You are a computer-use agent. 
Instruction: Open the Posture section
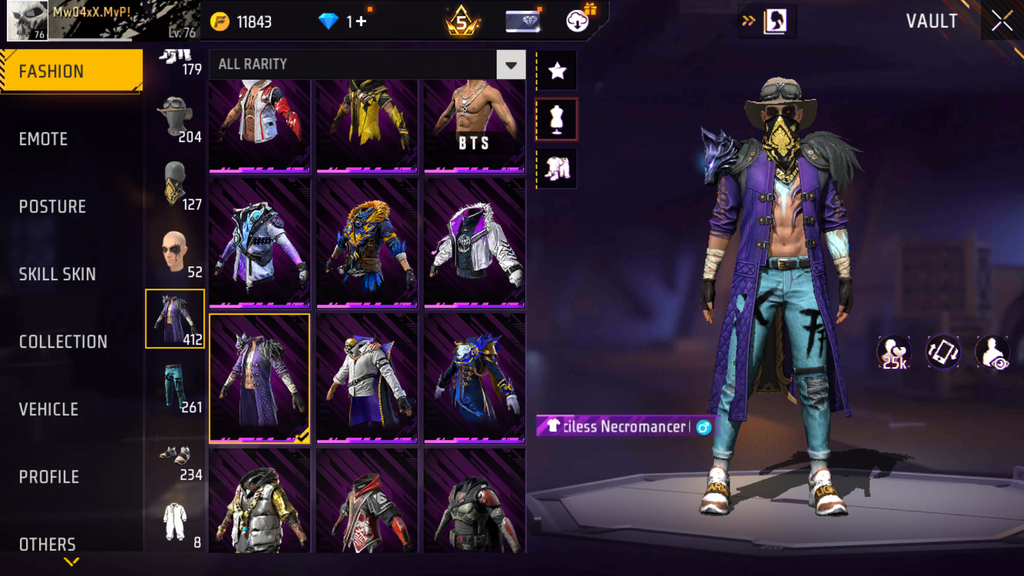tap(52, 207)
